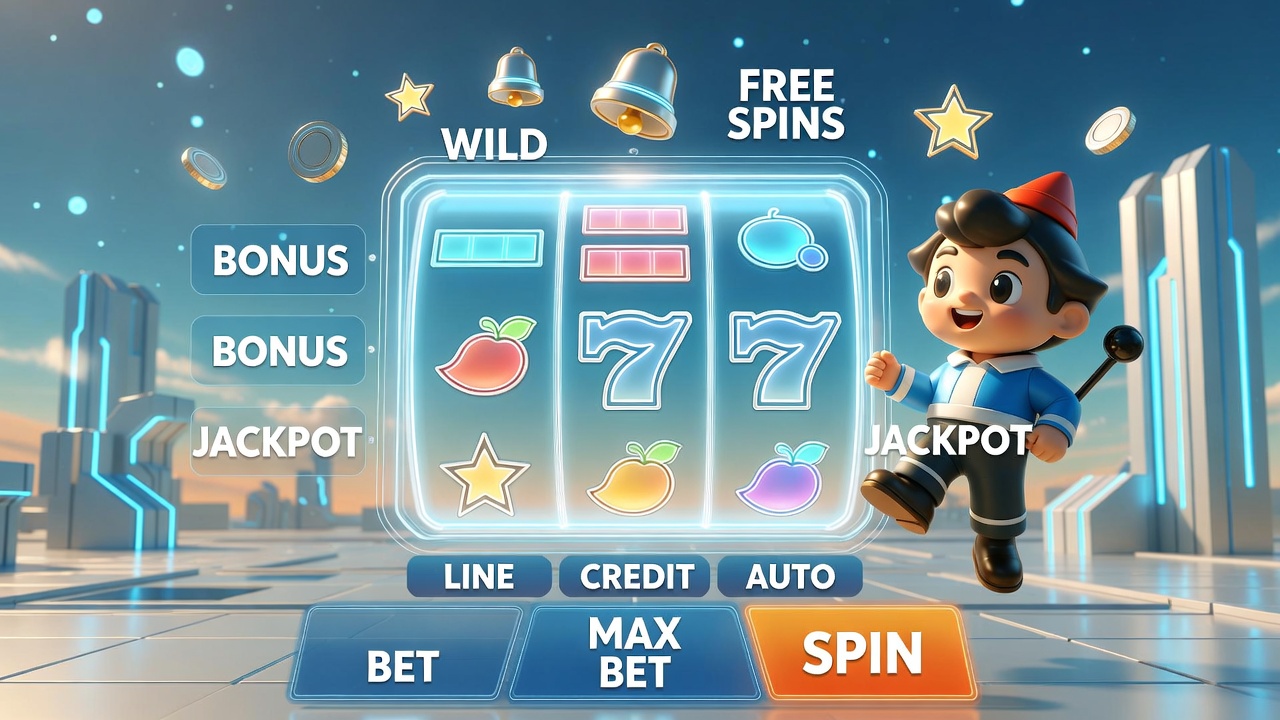Activate AUTO spin mode
Image resolution: width=1280 pixels, height=720 pixels.
[790, 577]
